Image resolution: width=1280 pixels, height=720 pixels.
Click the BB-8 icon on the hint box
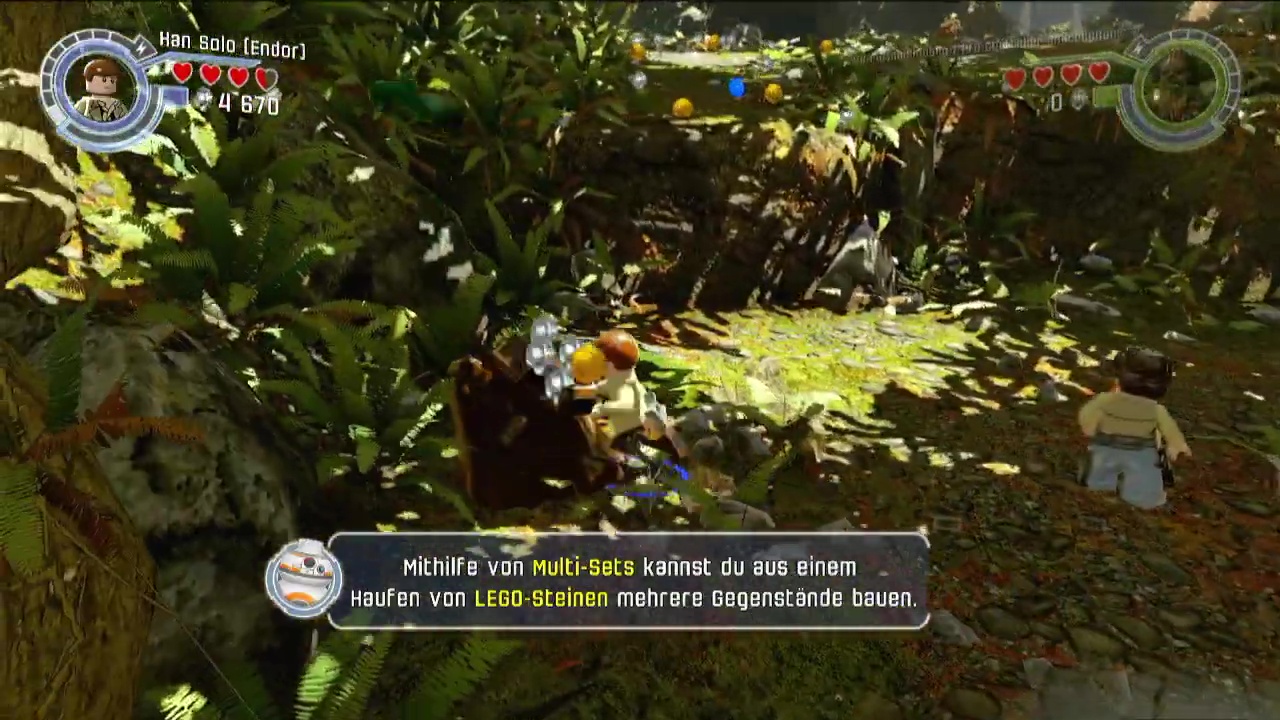(x=303, y=580)
